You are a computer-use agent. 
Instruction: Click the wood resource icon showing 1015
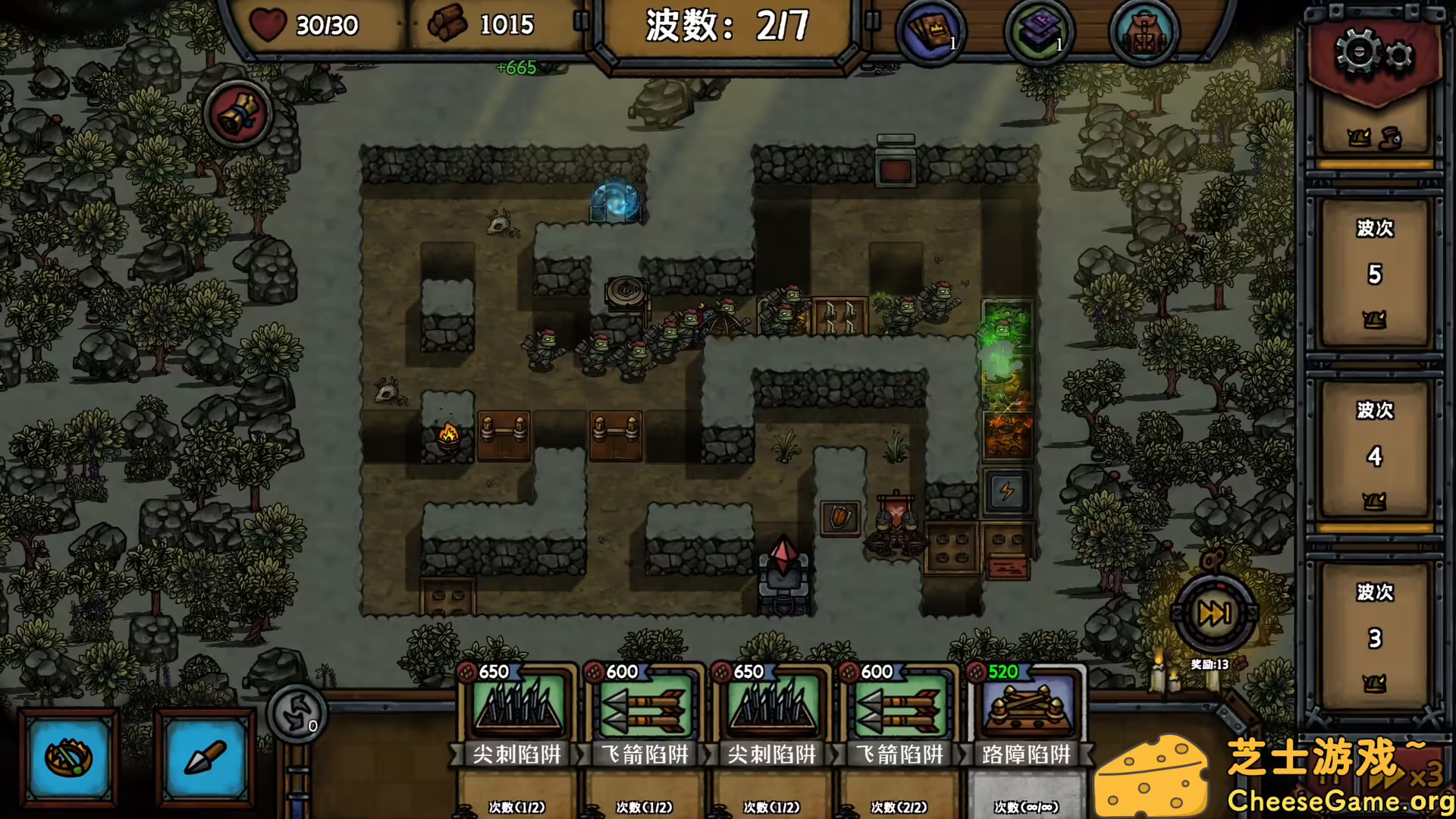pos(447,25)
